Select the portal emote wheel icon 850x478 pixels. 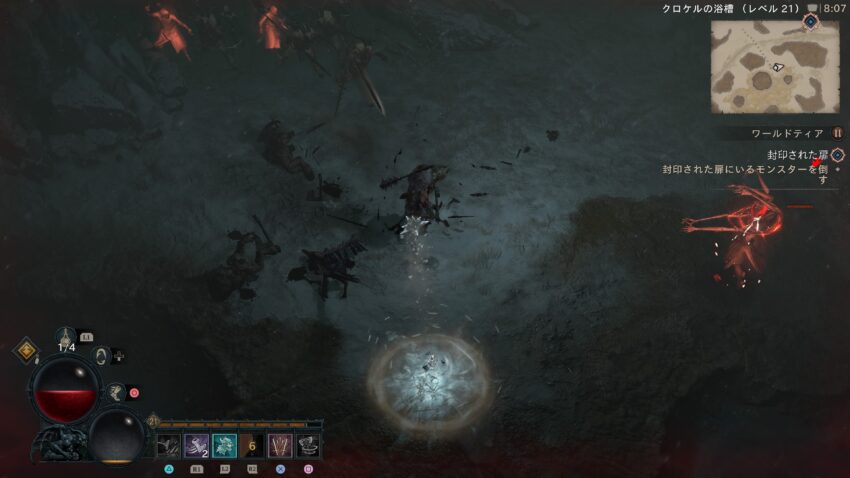pyautogui.click(x=100, y=355)
